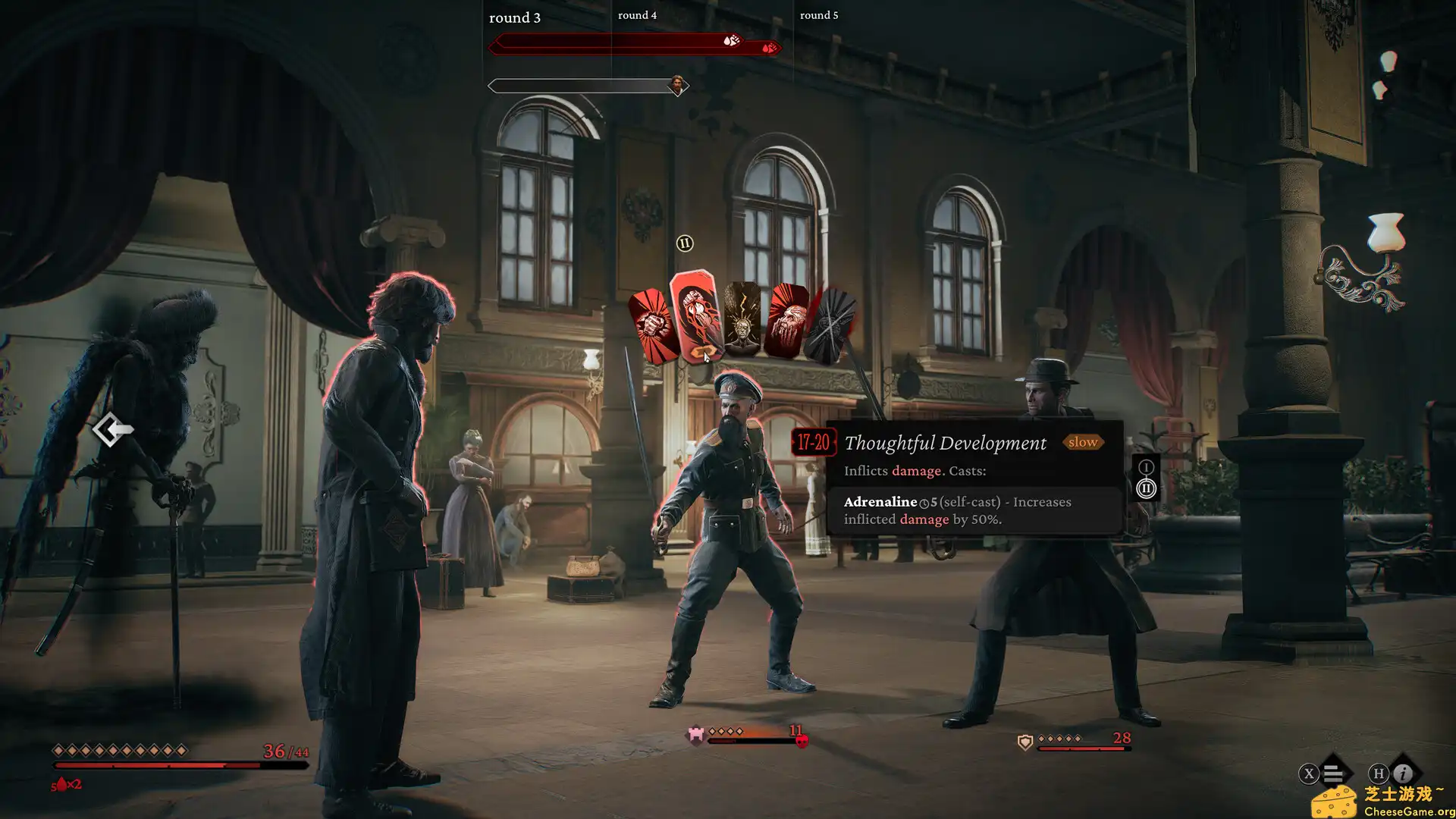Pick the bearded man face-palm card

[786, 322]
